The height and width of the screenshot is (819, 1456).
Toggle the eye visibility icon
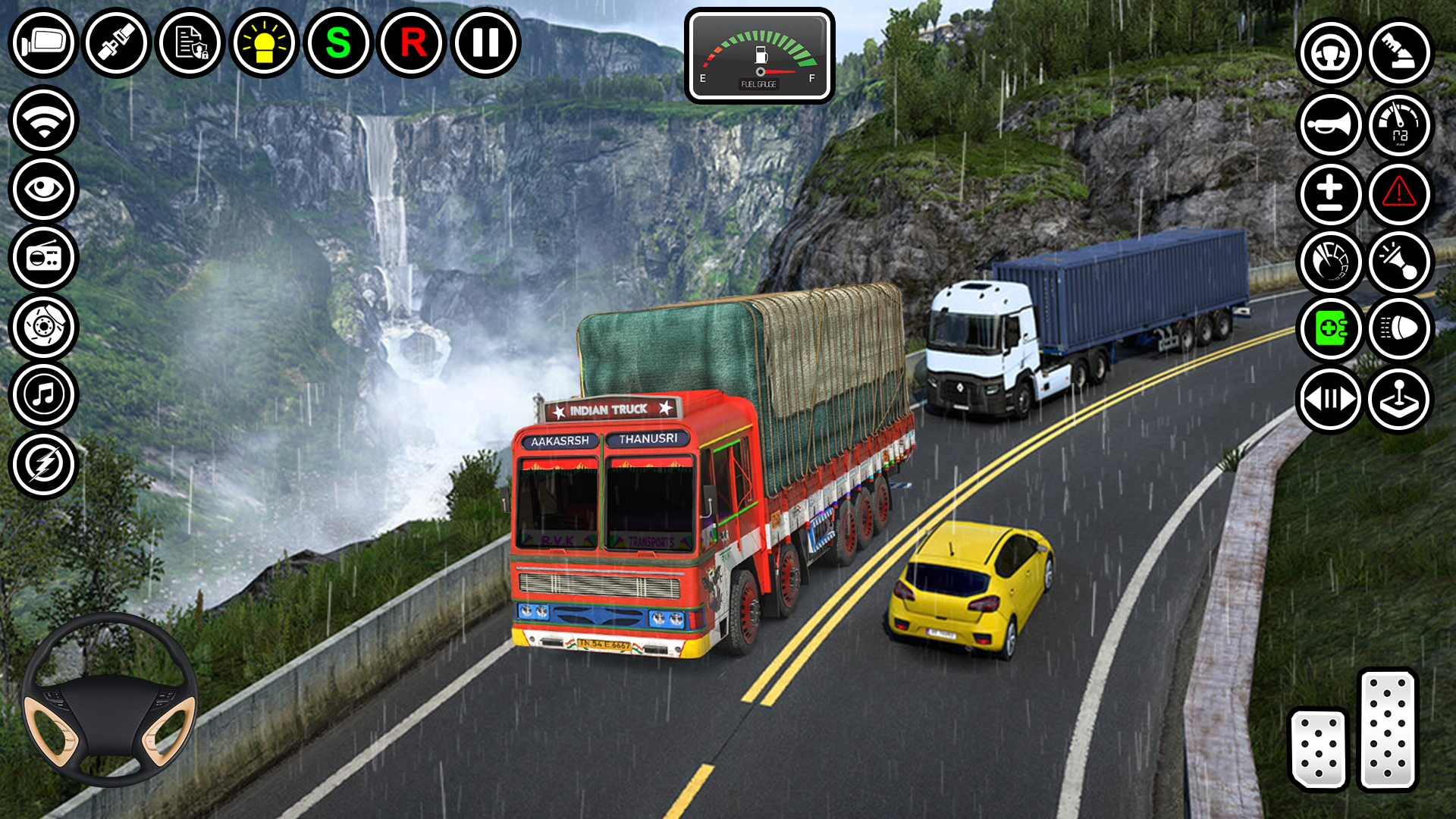[x=43, y=189]
